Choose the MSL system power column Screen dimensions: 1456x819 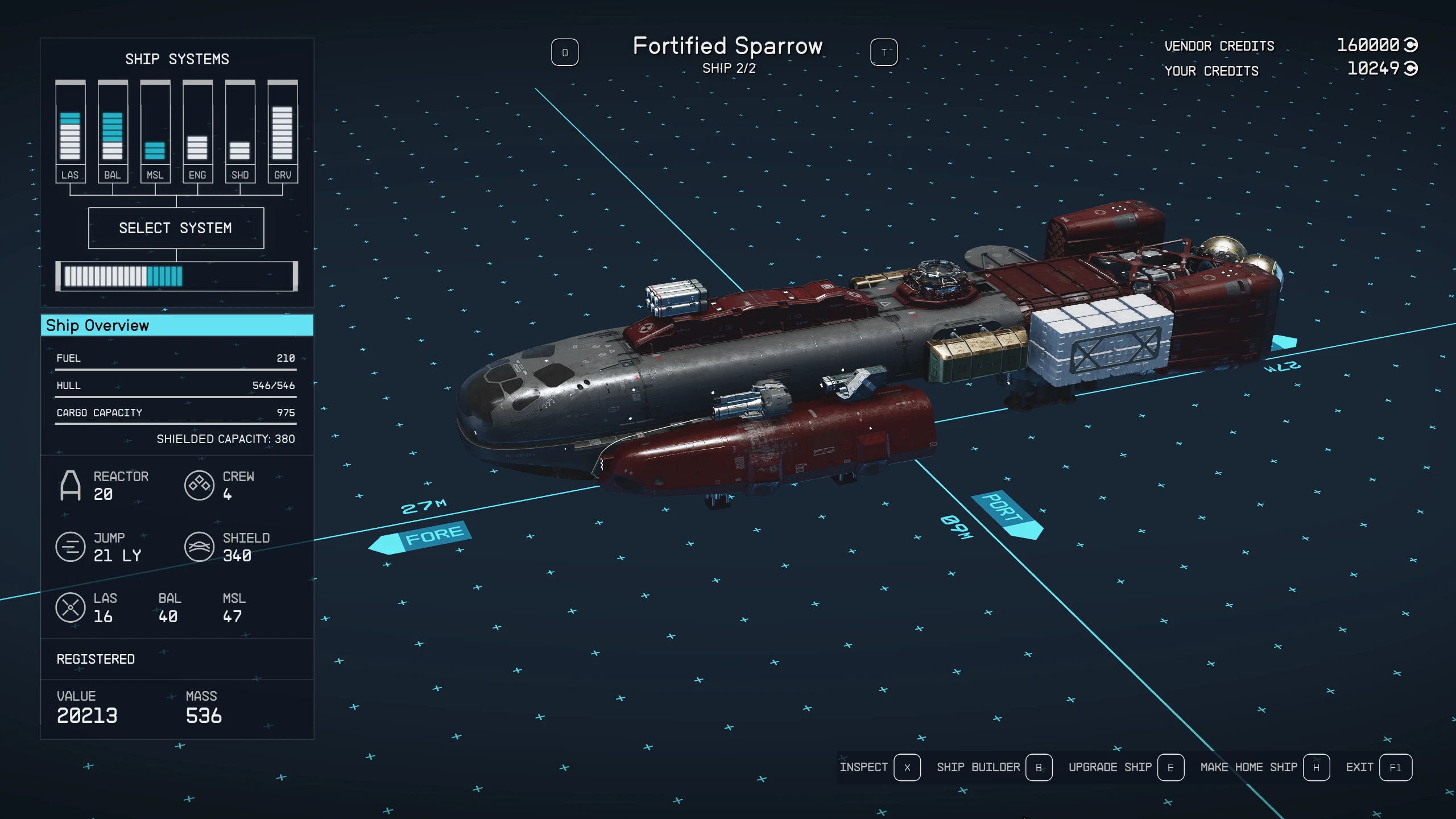pos(155,132)
